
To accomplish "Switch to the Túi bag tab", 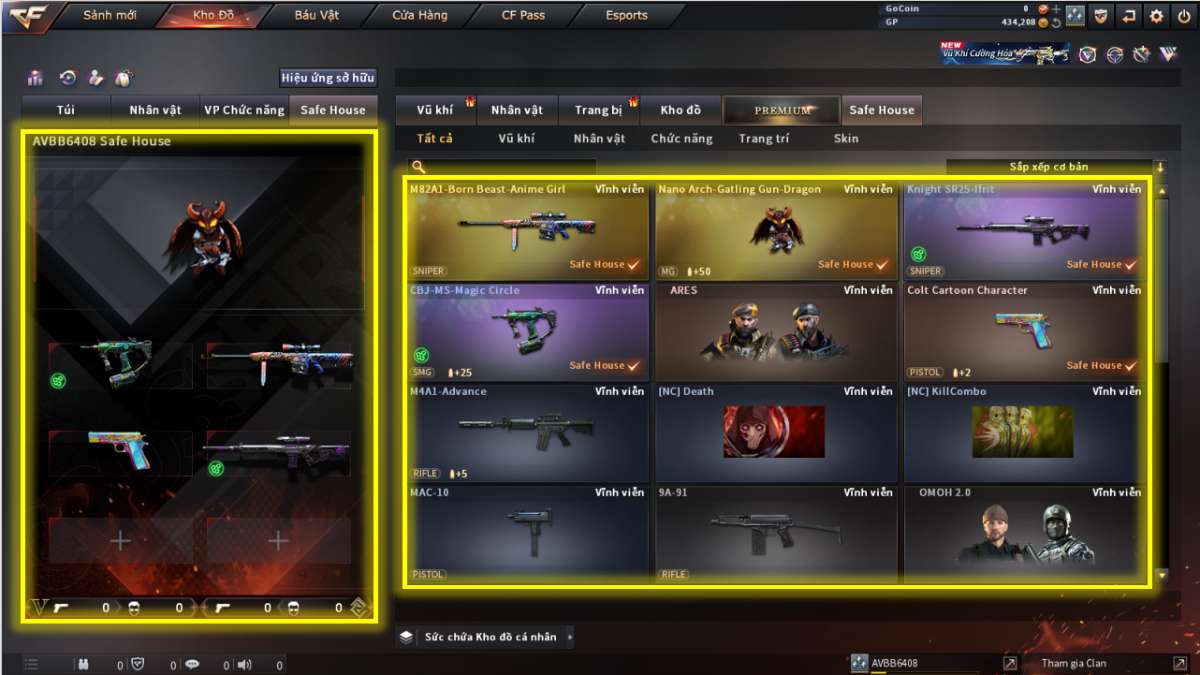I will coord(67,110).
